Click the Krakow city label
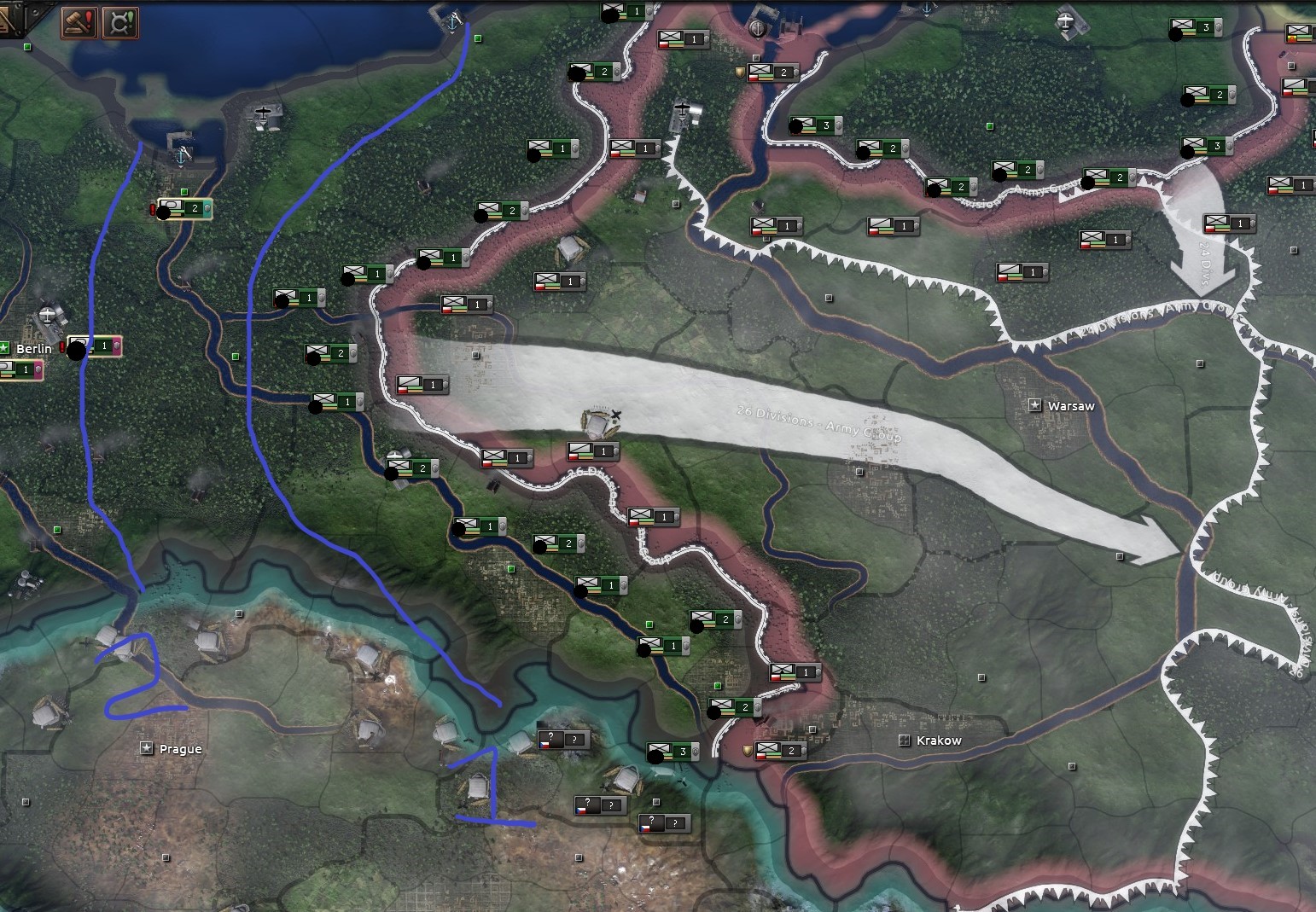The image size is (1316, 912). 939,740
